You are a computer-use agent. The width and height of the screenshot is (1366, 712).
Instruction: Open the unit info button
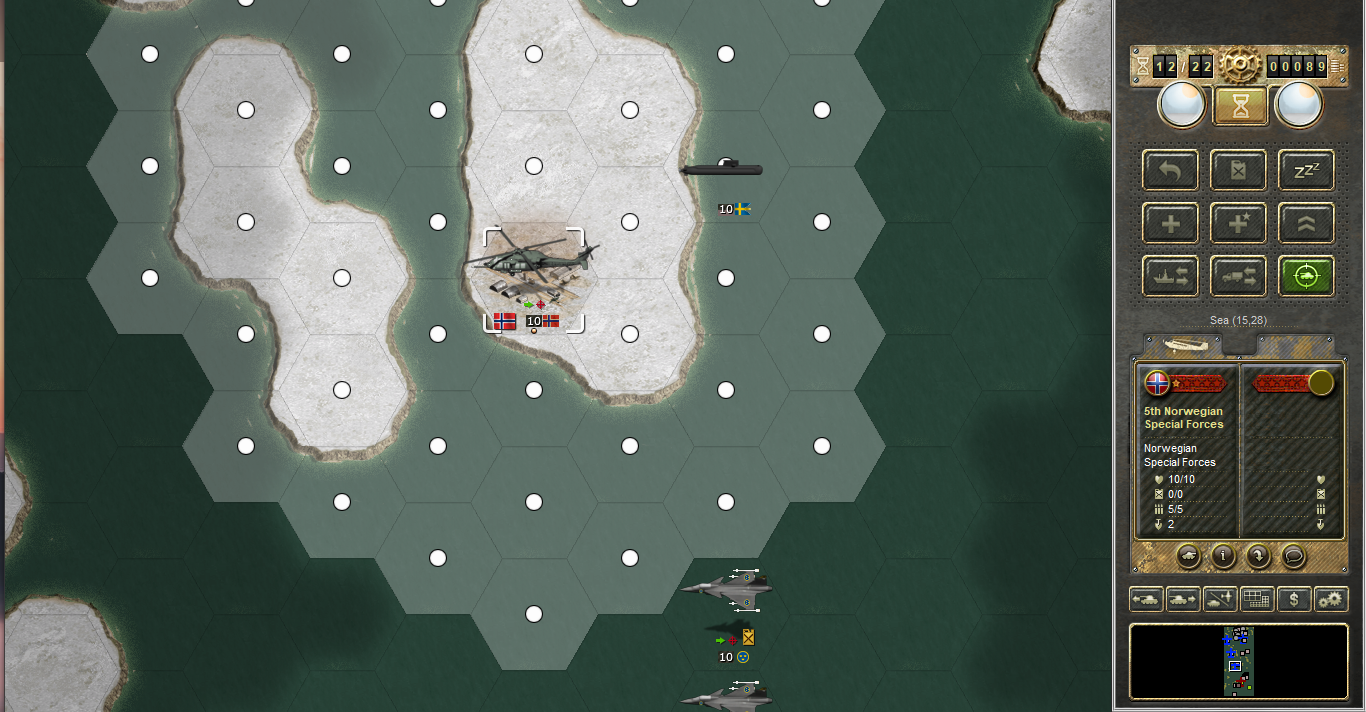1222,554
